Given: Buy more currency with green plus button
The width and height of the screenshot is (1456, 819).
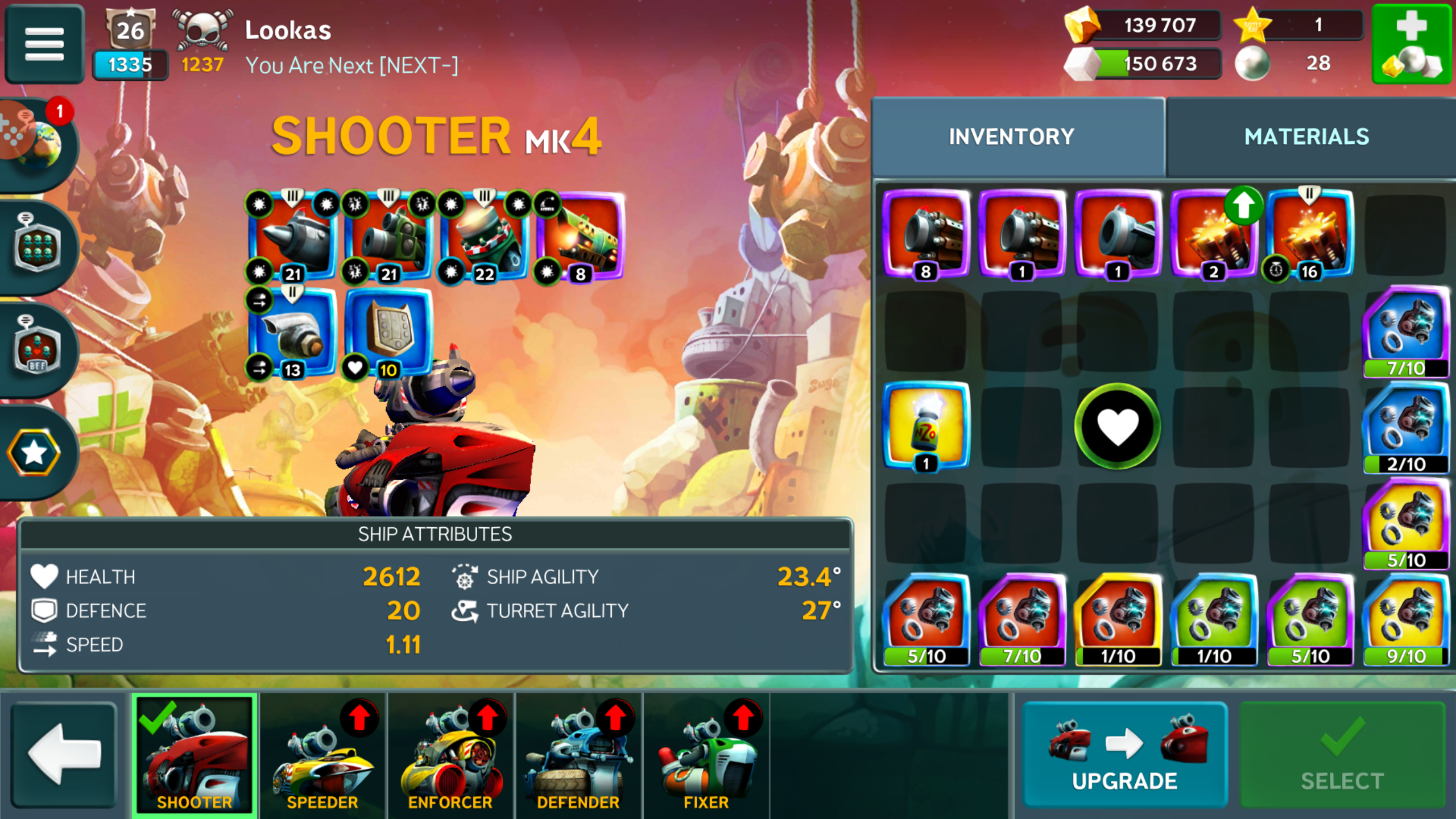Looking at the screenshot, I should pyautogui.click(x=1411, y=43).
